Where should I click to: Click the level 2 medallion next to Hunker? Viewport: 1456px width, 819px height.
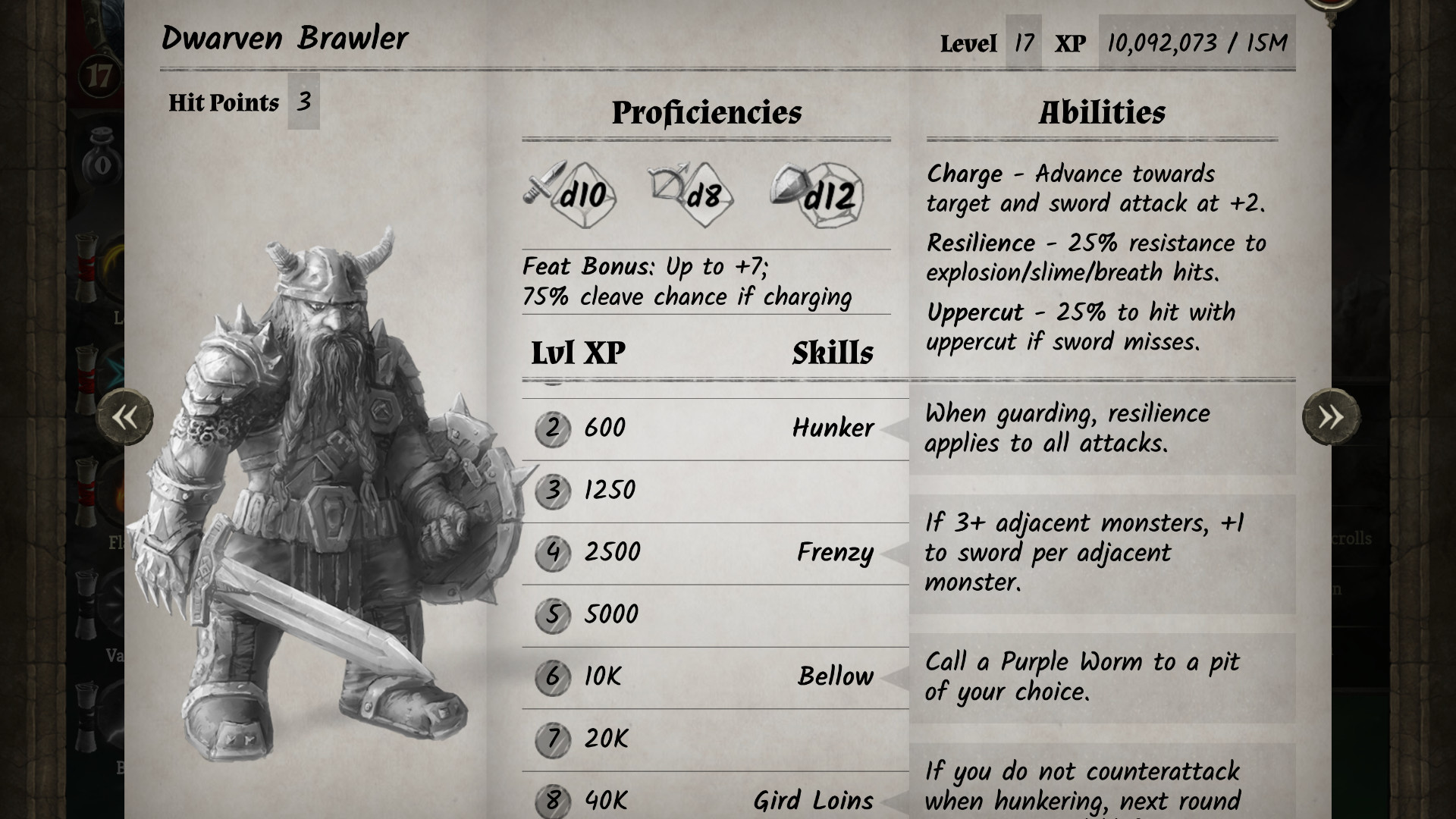554,428
